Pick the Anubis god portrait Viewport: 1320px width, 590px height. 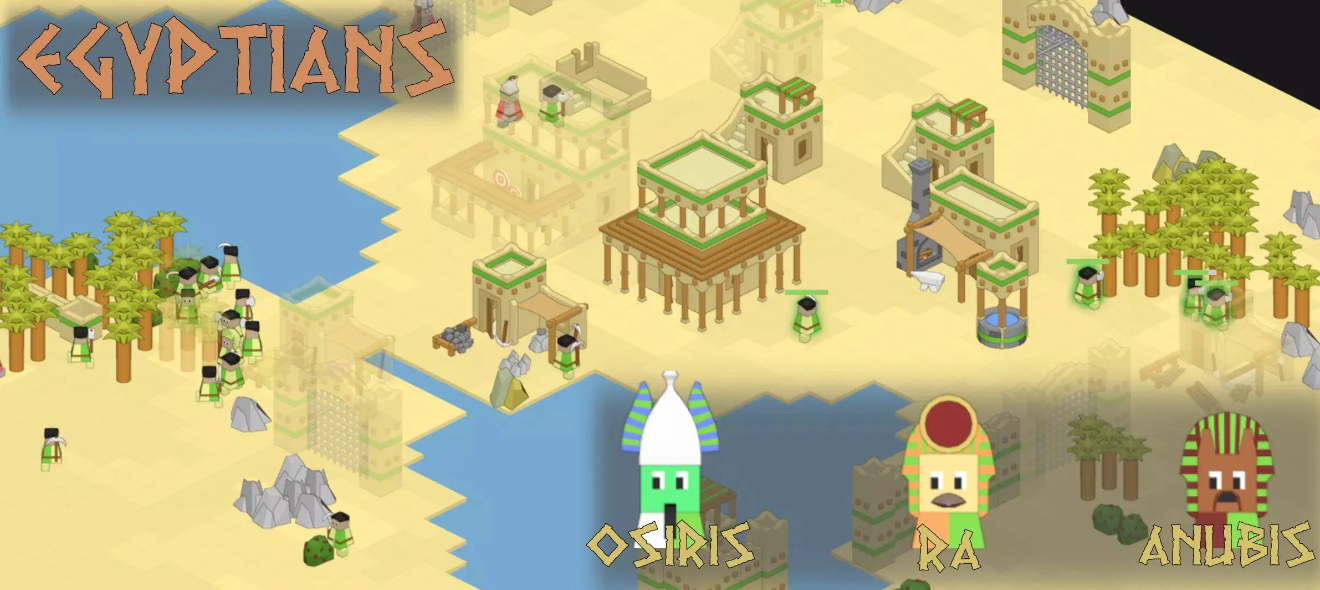(x=1225, y=472)
